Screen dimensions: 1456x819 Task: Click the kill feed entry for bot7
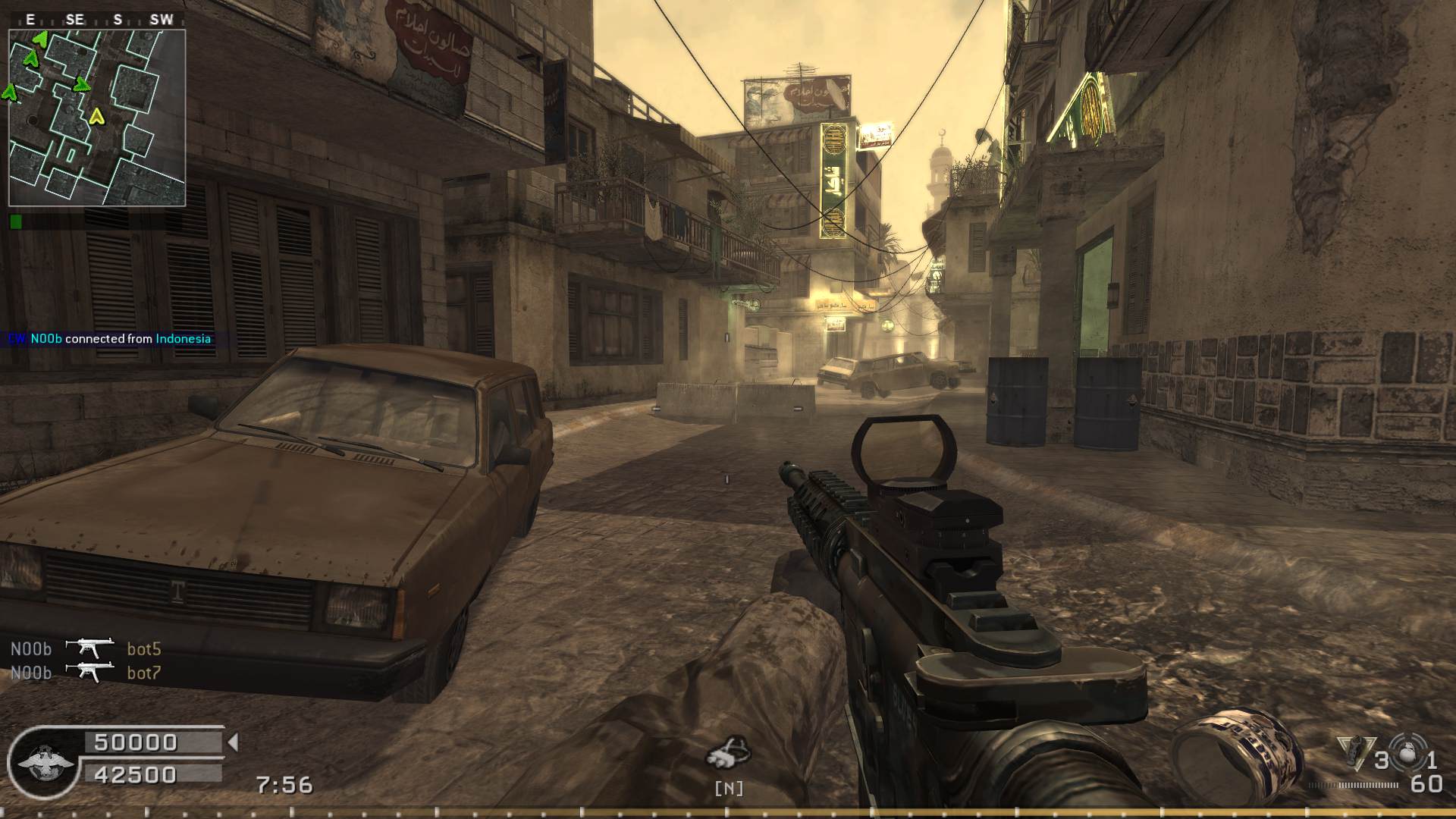(86, 673)
